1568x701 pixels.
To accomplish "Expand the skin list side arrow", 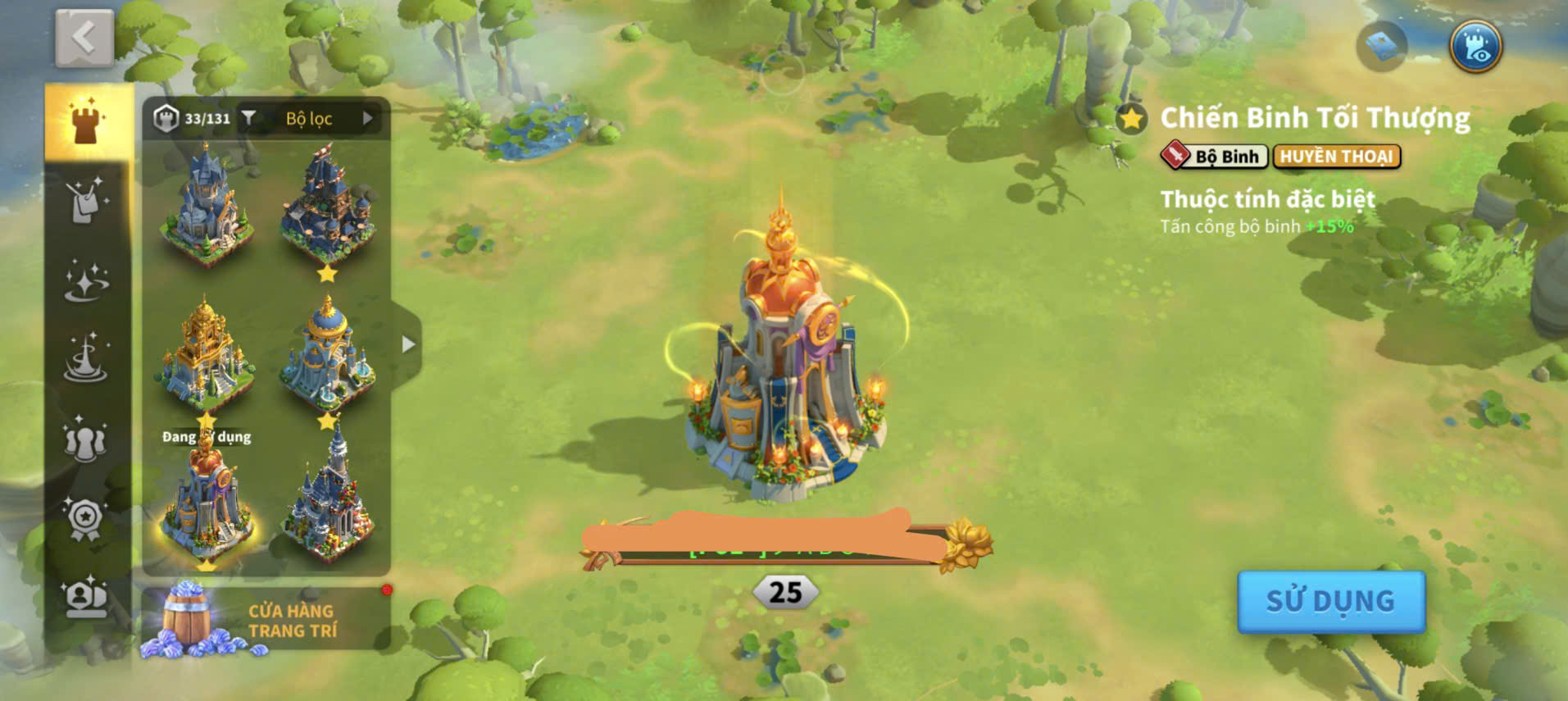I will (407, 345).
